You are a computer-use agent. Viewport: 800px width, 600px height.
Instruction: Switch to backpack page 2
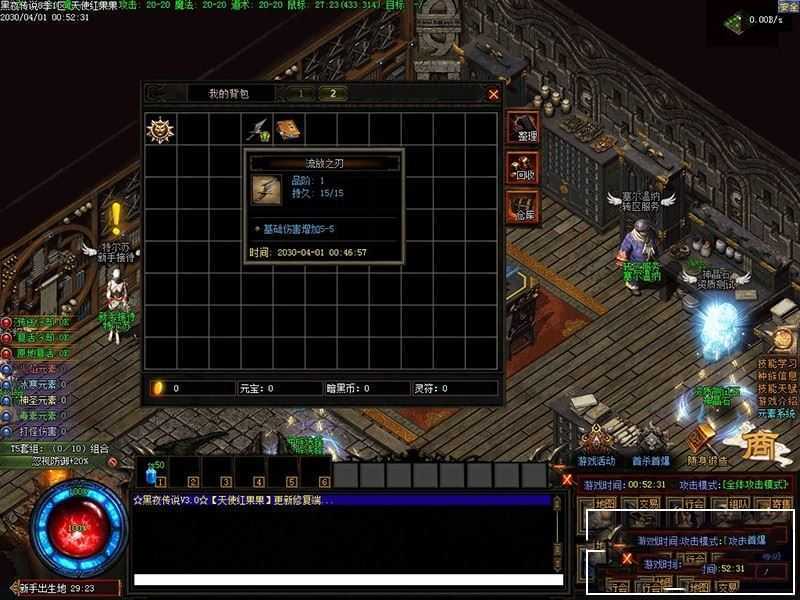coord(332,93)
